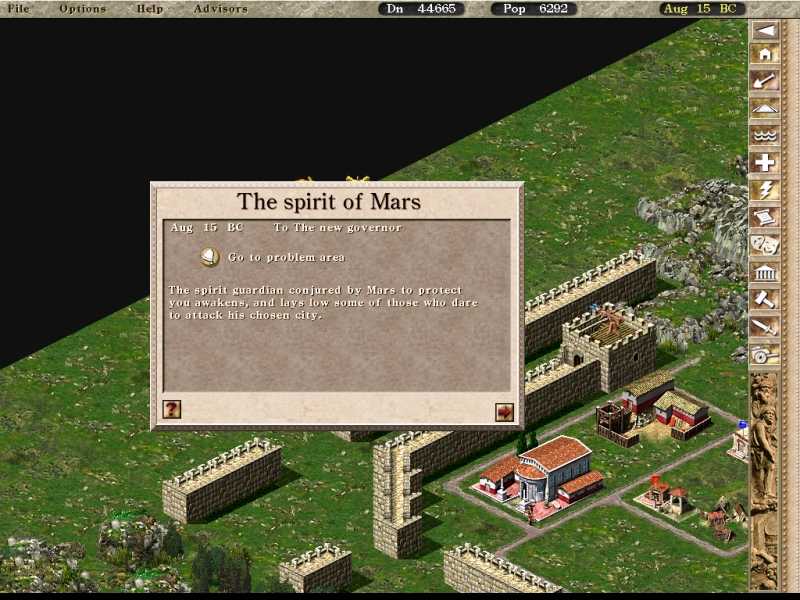Open the water structures build menu
800x600 pixels.
765,136
